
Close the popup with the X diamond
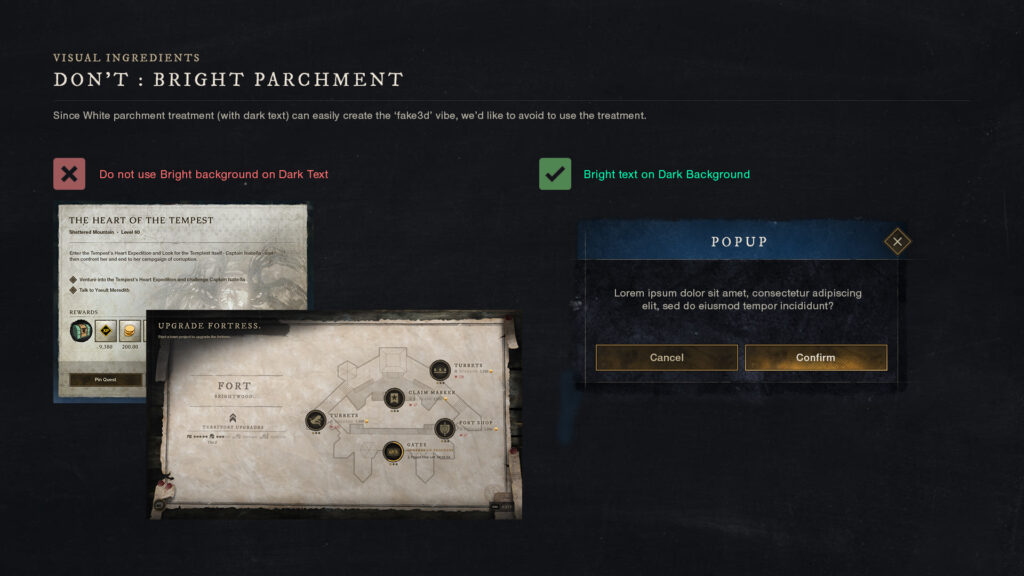pyautogui.click(x=897, y=241)
